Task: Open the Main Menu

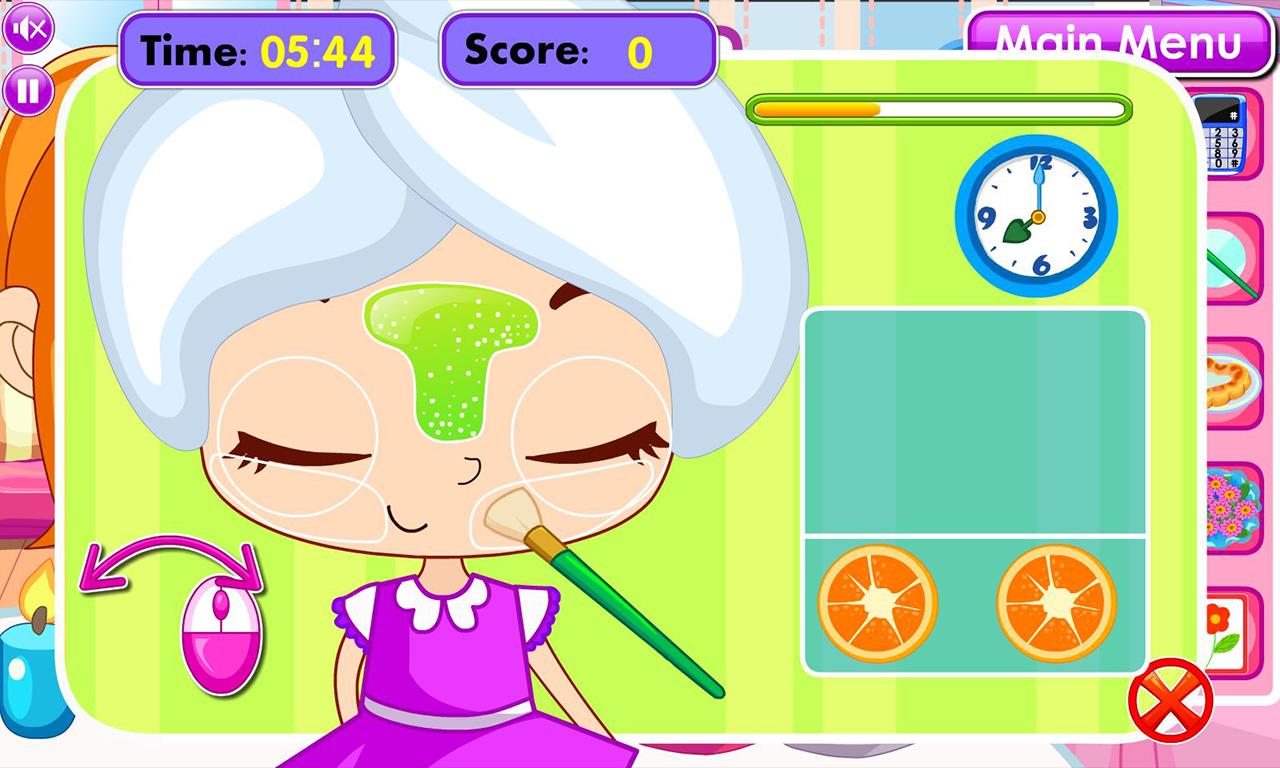Action: click(x=1118, y=43)
